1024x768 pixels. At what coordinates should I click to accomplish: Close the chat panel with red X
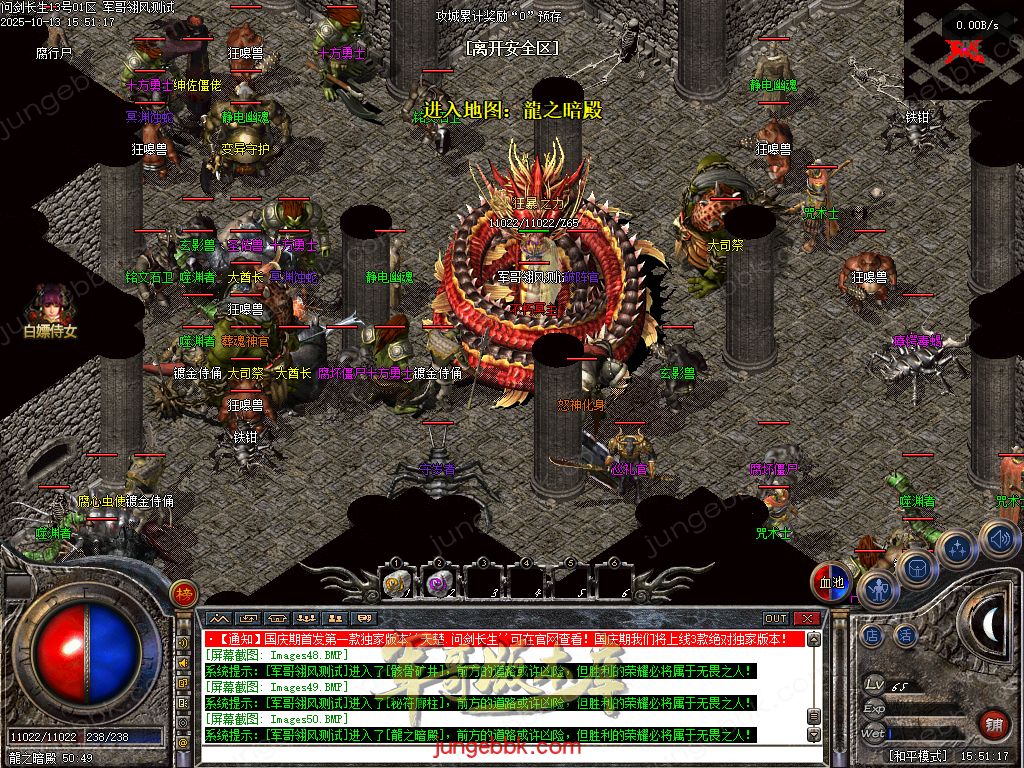pyautogui.click(x=807, y=619)
